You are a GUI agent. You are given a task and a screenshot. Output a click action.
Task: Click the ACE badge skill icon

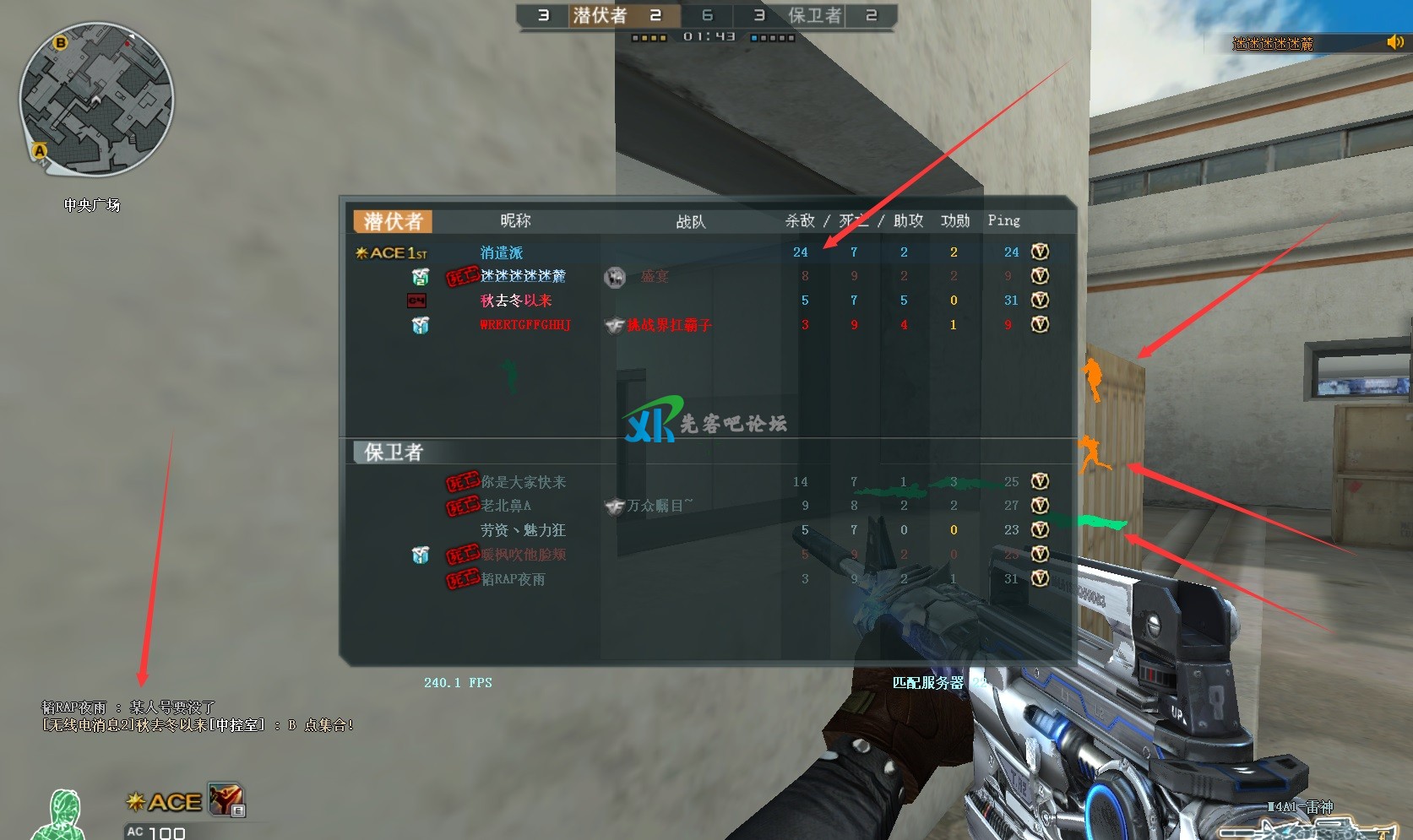click(226, 799)
